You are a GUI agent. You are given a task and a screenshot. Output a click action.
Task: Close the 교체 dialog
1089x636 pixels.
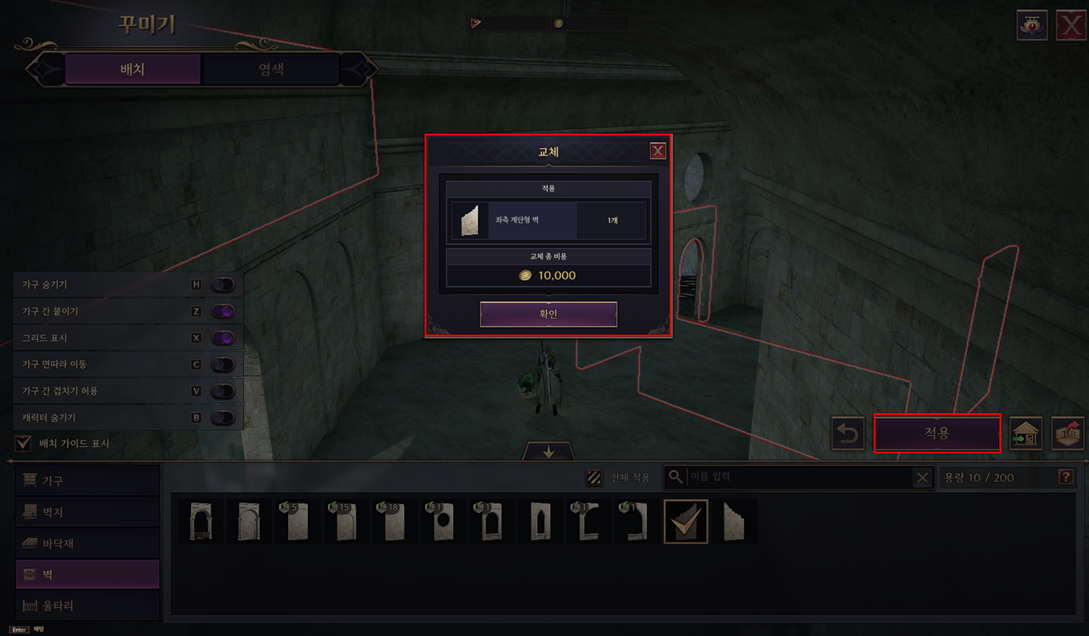coord(657,151)
